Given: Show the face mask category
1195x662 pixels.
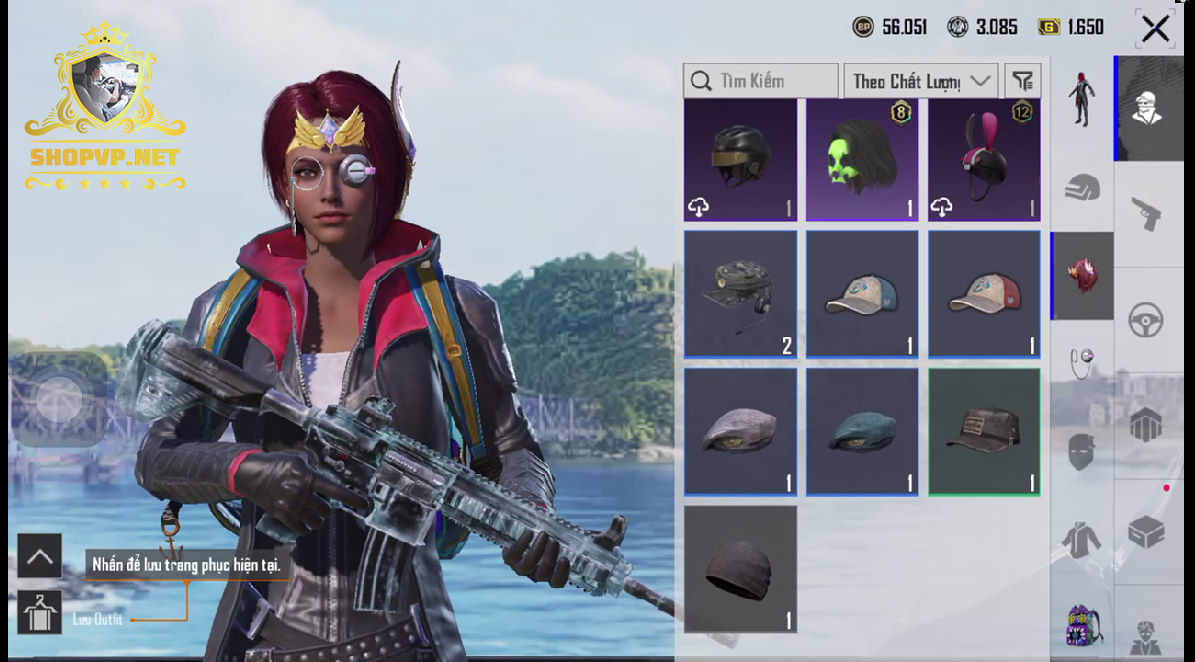Looking at the screenshot, I should 1081,452.
